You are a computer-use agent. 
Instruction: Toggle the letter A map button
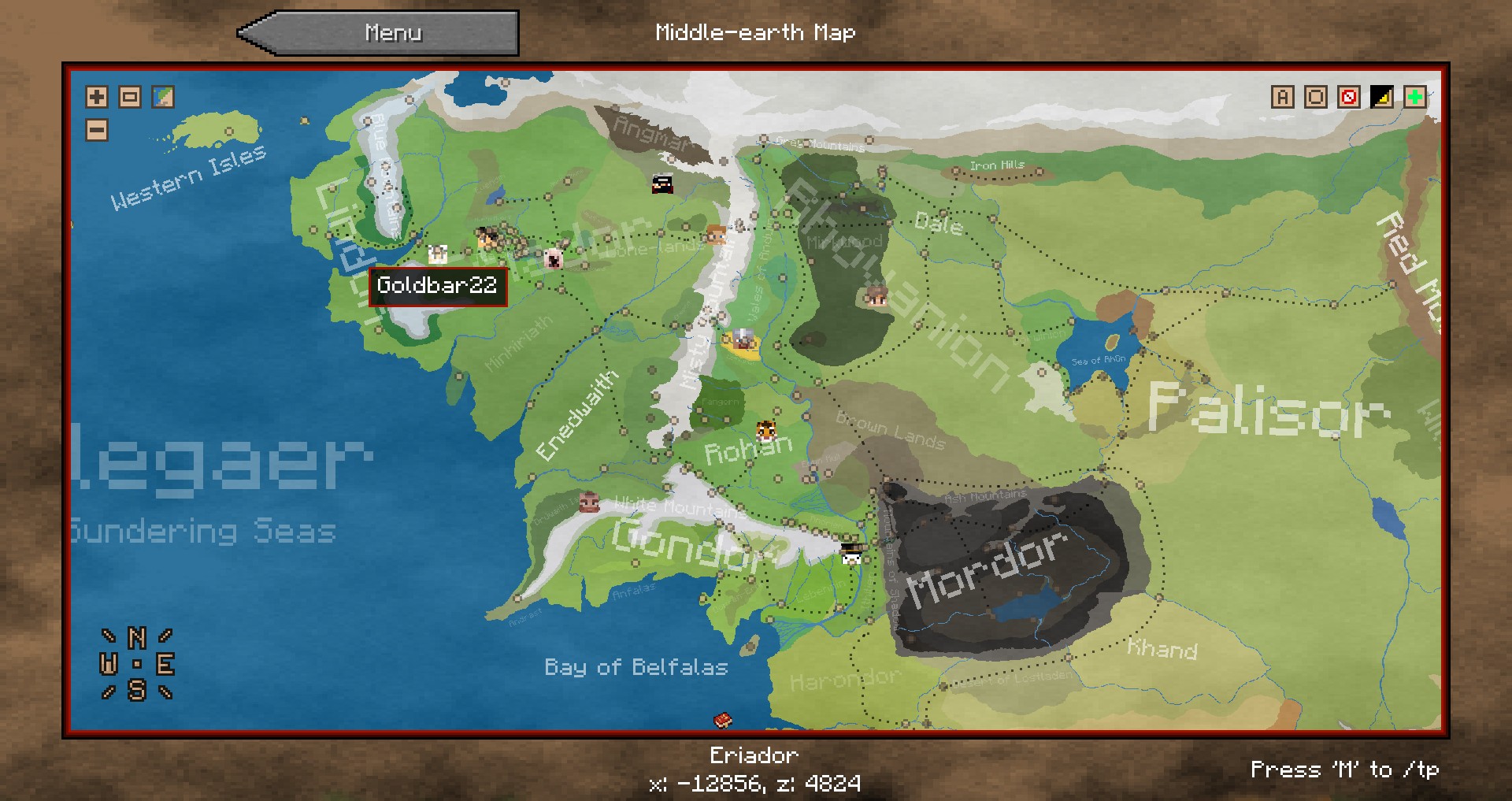[x=1282, y=97]
